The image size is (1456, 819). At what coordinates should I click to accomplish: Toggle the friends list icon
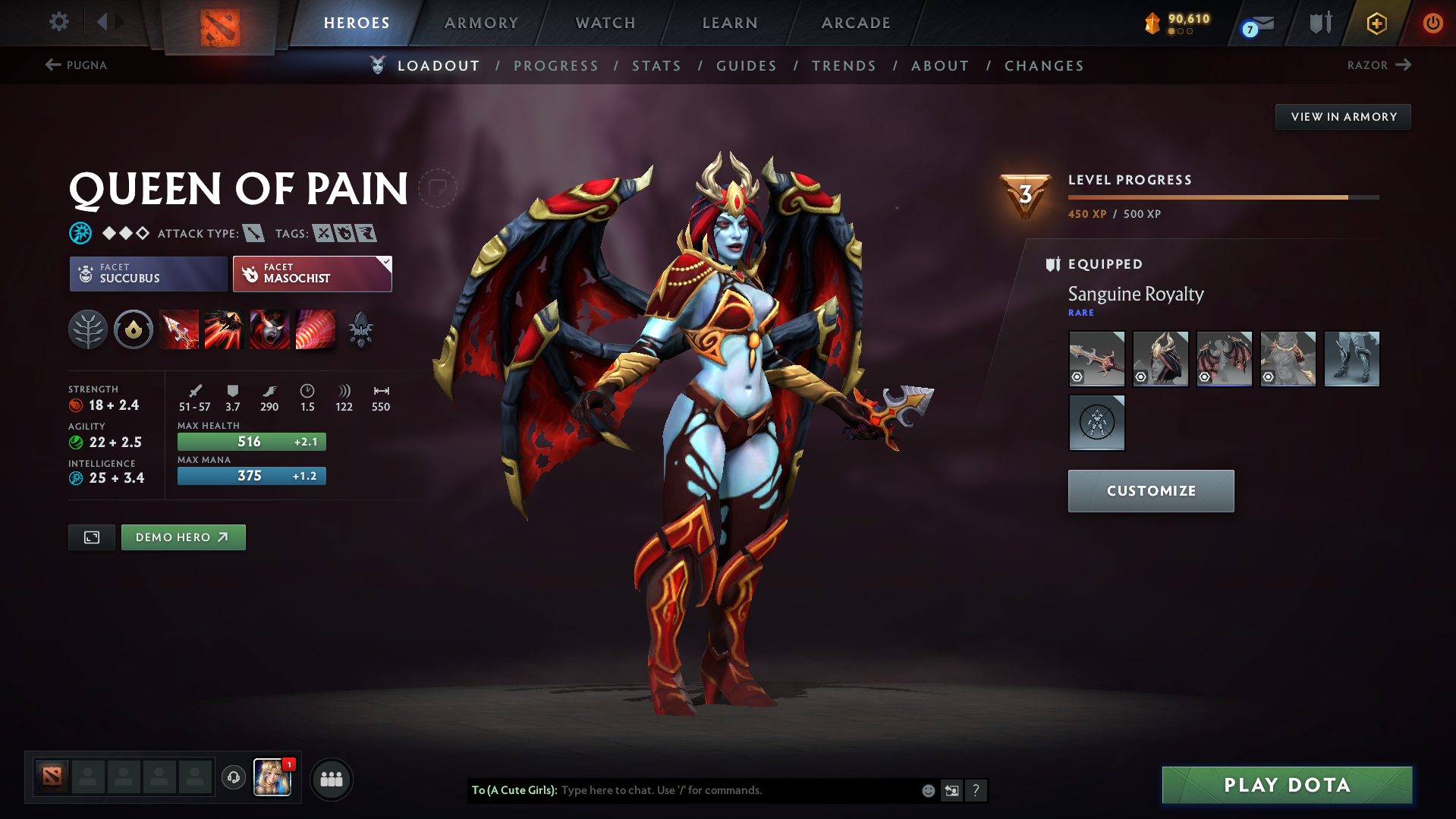331,779
